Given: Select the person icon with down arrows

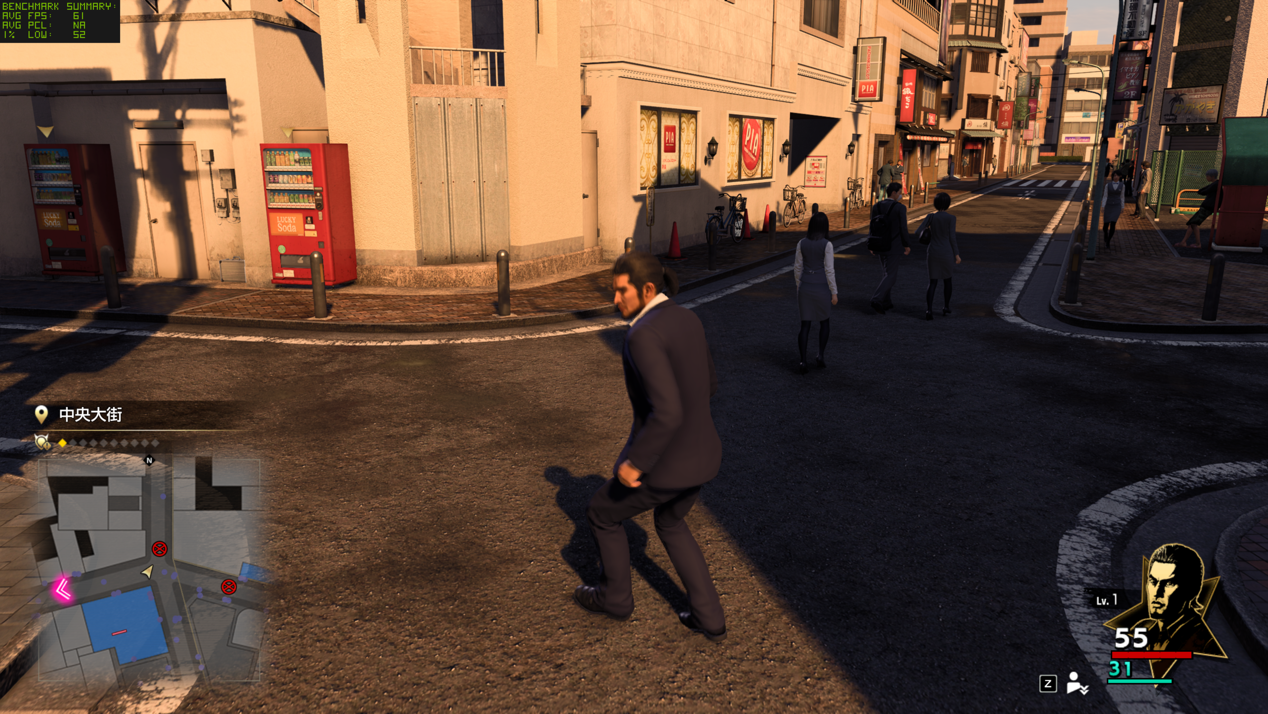Looking at the screenshot, I should [x=1076, y=683].
